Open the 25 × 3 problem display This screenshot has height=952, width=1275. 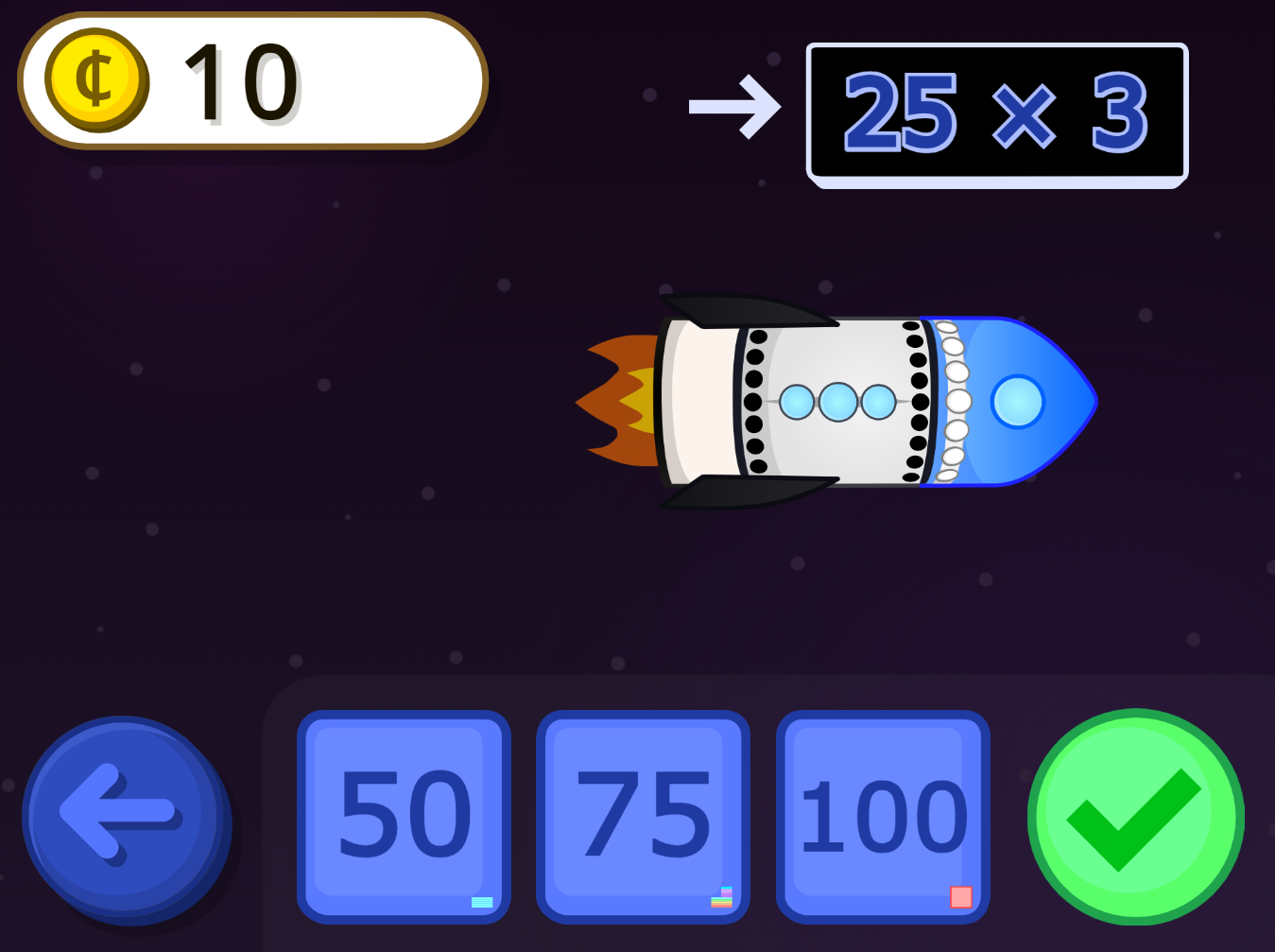[996, 113]
